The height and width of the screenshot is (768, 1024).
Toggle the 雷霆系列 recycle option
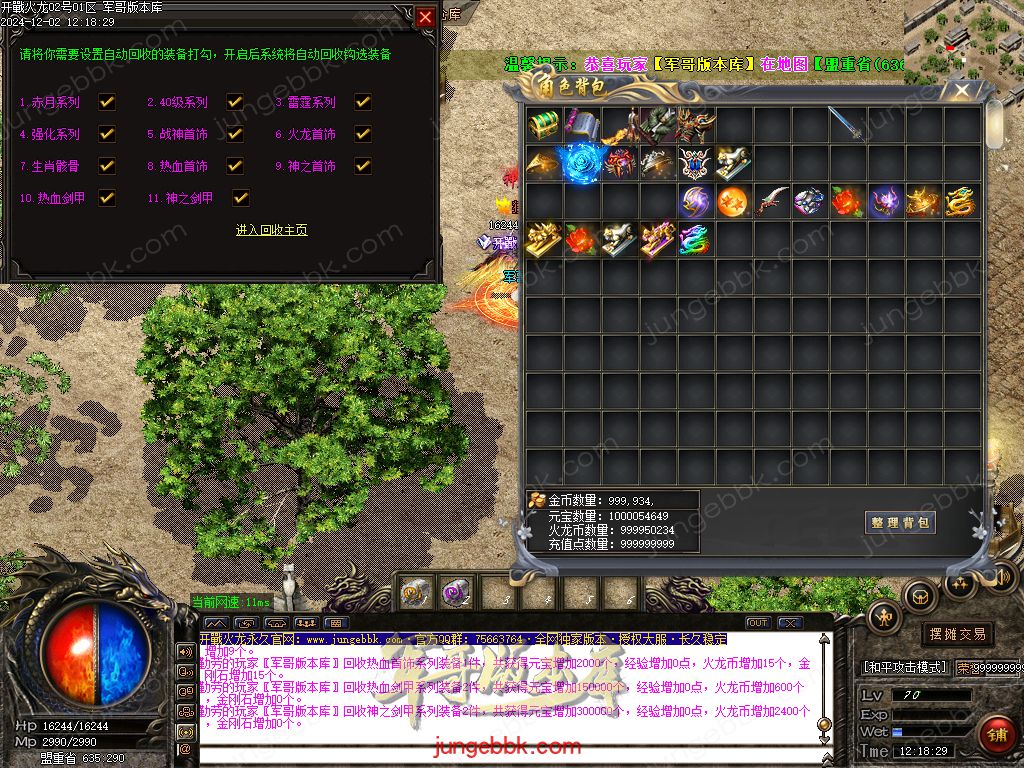(363, 102)
